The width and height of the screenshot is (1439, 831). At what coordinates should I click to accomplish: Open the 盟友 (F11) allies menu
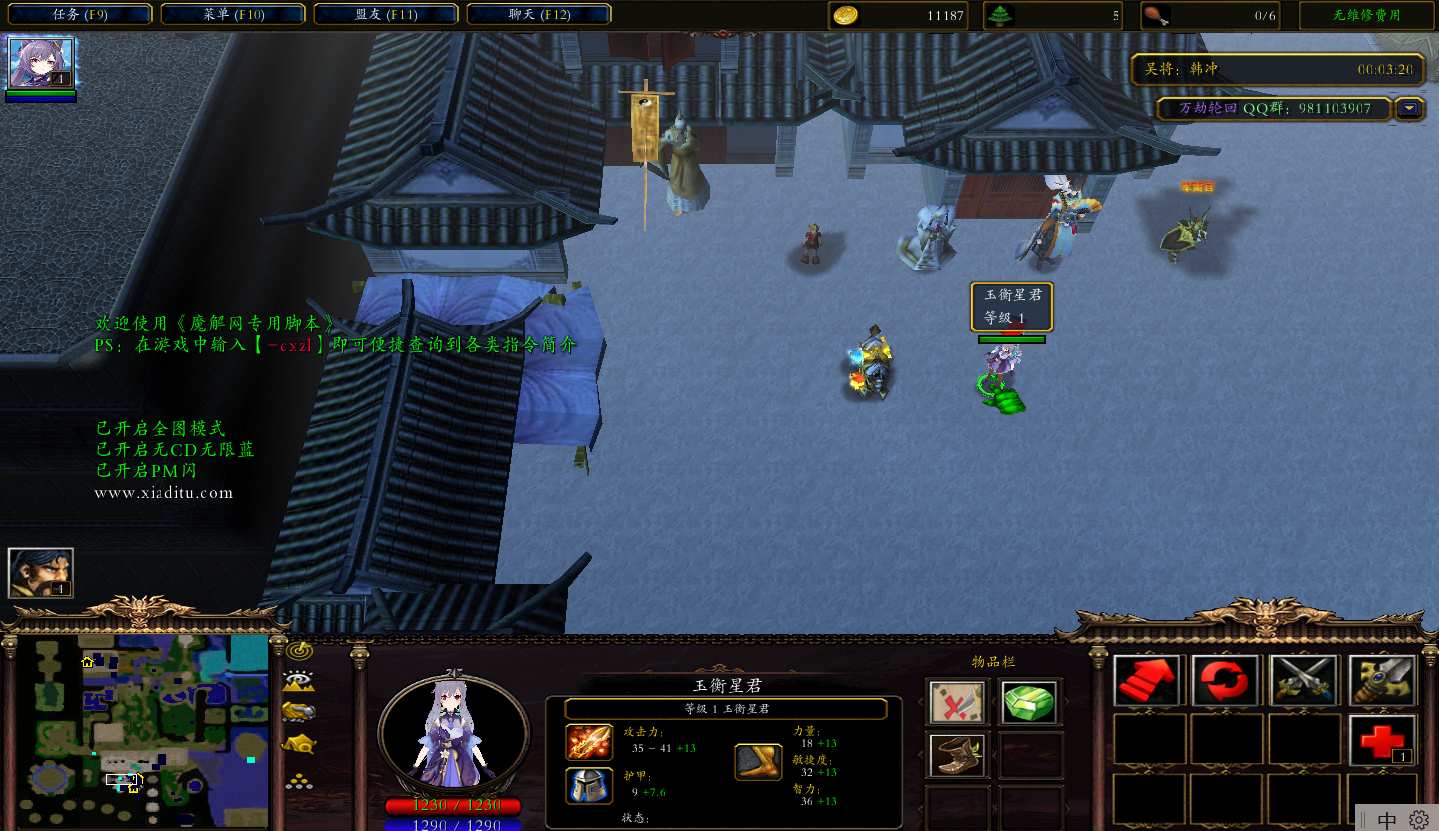[384, 15]
